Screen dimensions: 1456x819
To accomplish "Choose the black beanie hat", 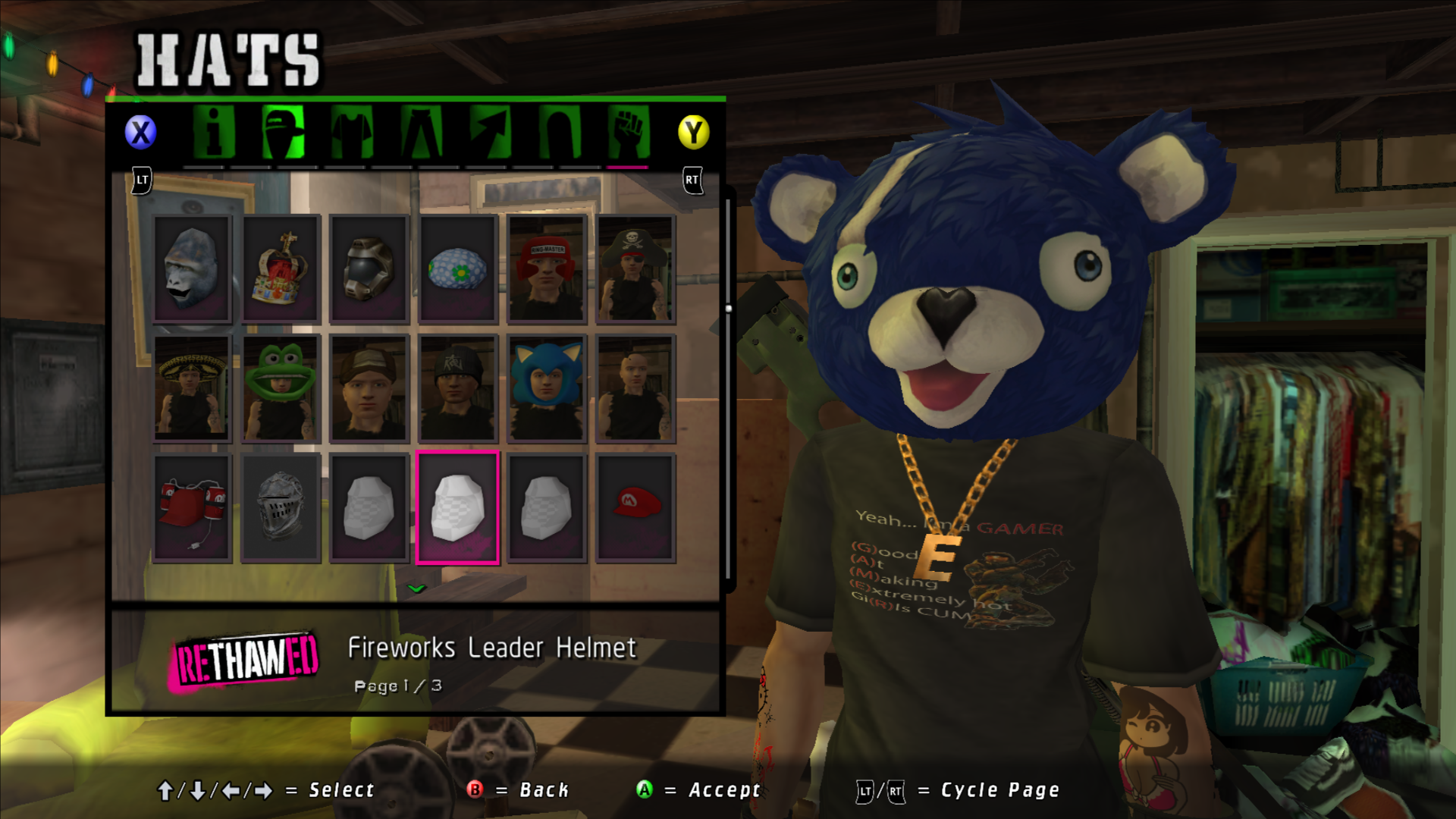I will pyautogui.click(x=458, y=388).
